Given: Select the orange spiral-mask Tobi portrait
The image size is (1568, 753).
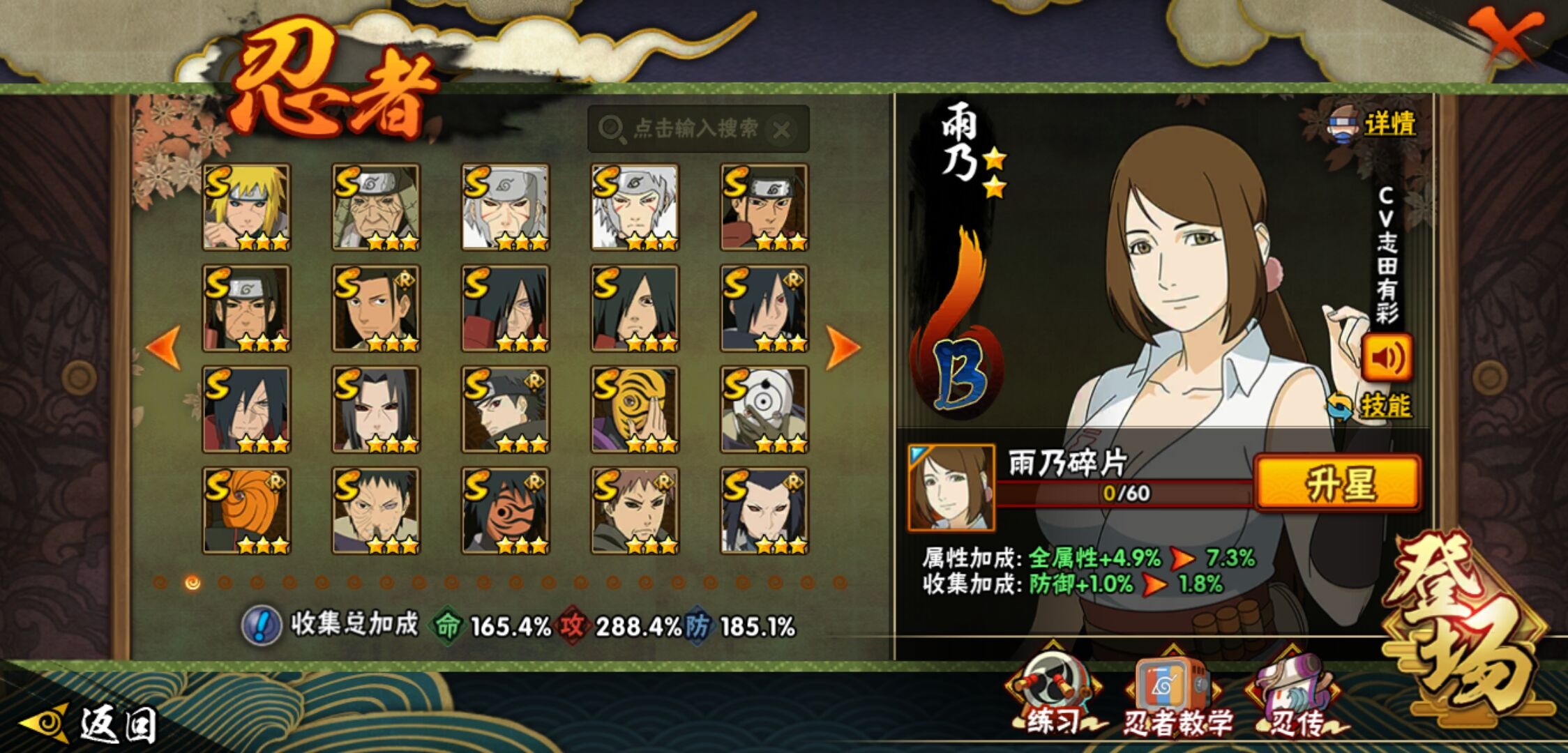Looking at the screenshot, I should tap(246, 510).
